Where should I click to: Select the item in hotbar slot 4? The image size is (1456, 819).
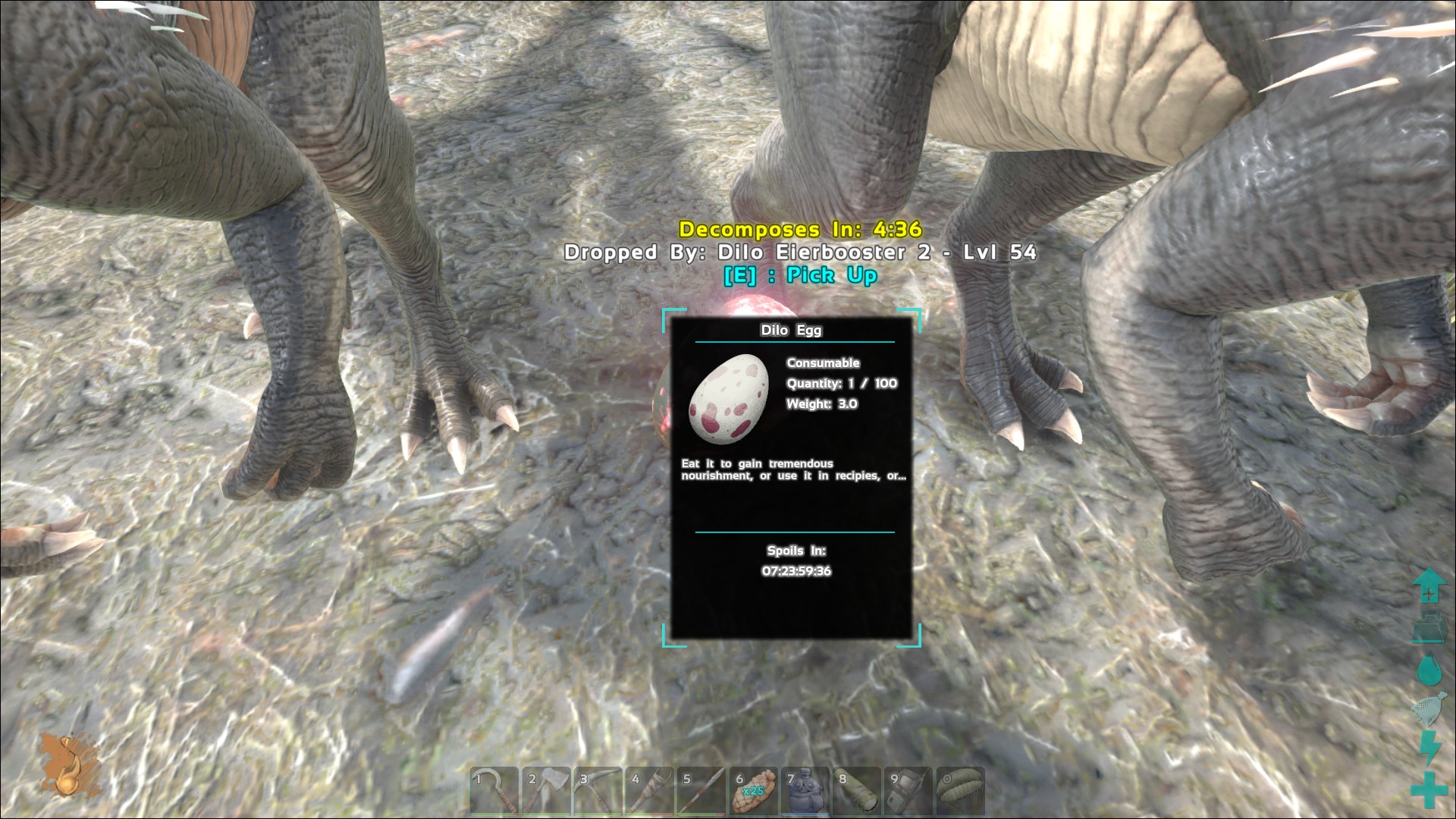650,791
